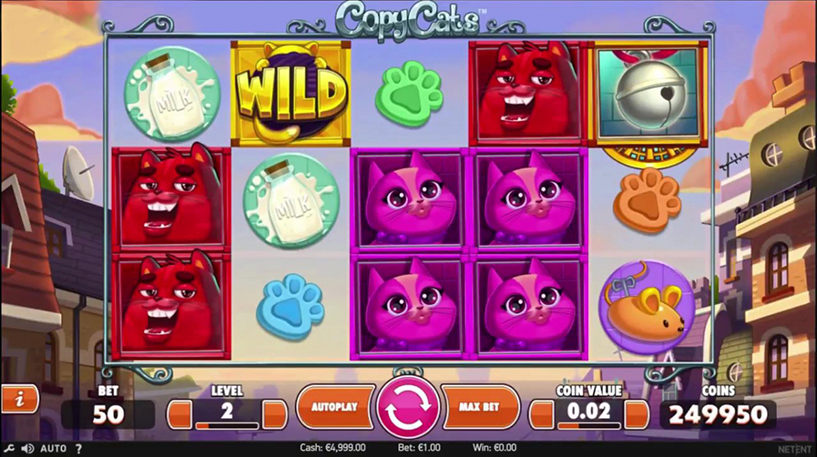Raise the coin value
Image resolution: width=817 pixels, height=457 pixels.
636,414
